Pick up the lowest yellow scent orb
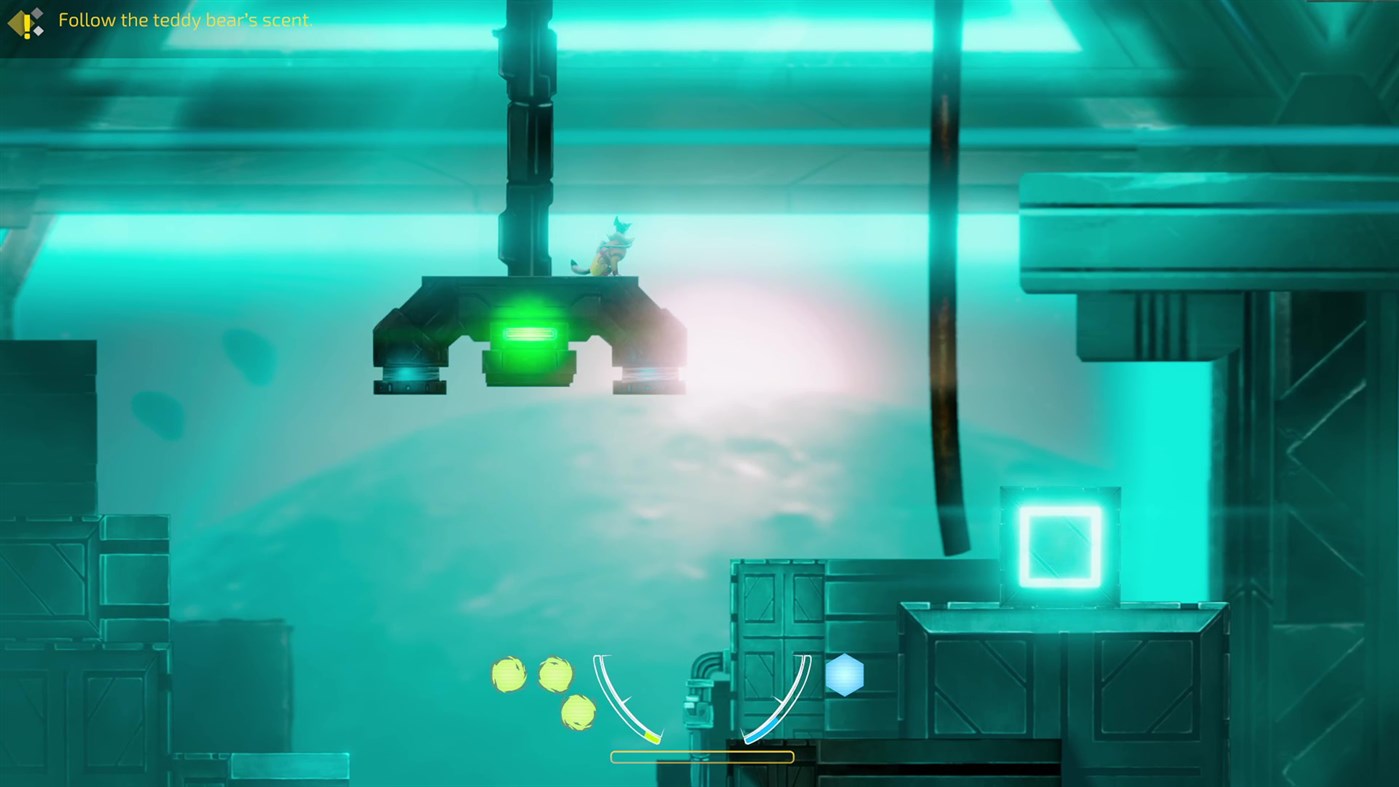The width and height of the screenshot is (1399, 787). tap(577, 714)
